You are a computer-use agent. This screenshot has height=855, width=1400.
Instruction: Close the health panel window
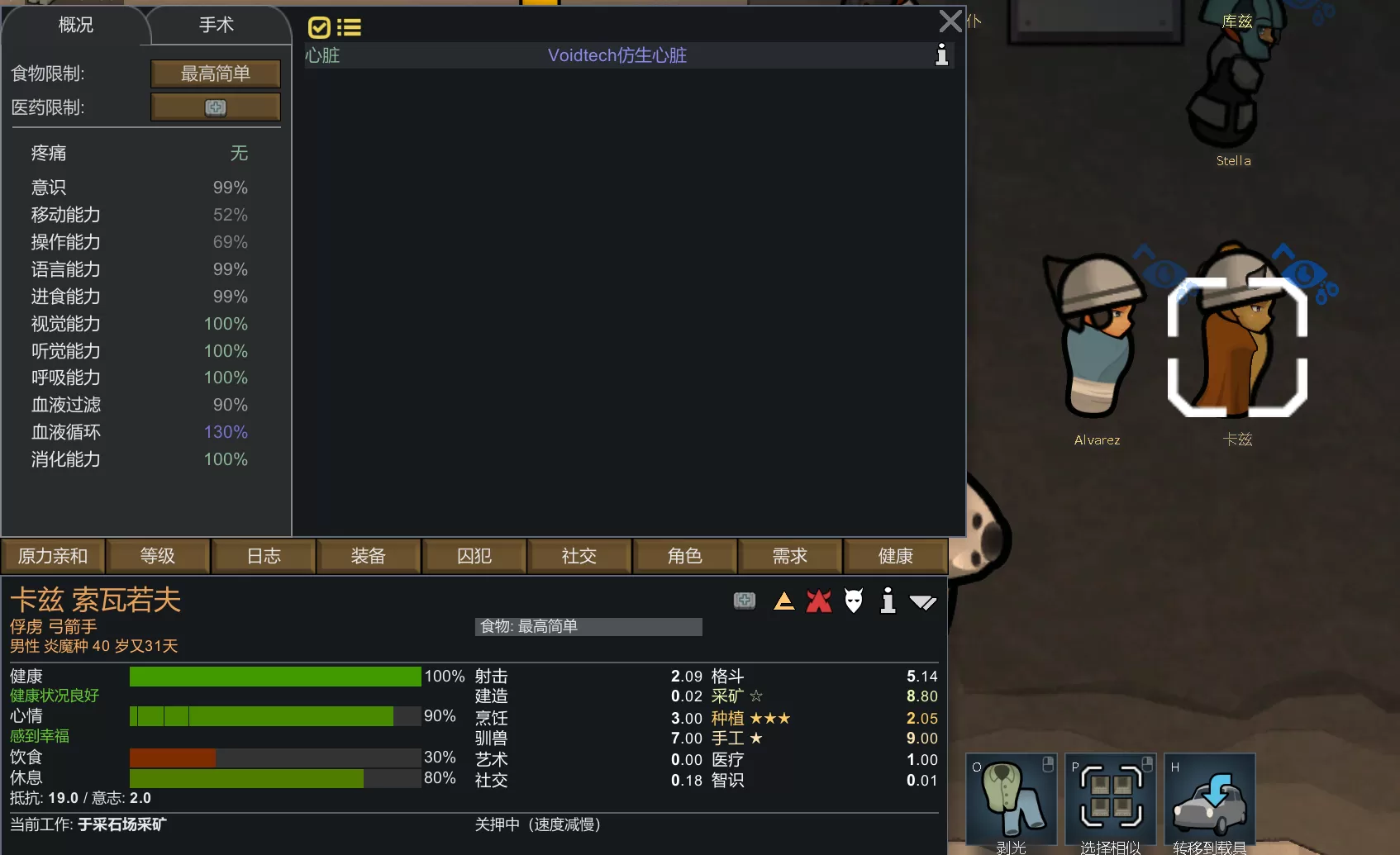click(950, 21)
